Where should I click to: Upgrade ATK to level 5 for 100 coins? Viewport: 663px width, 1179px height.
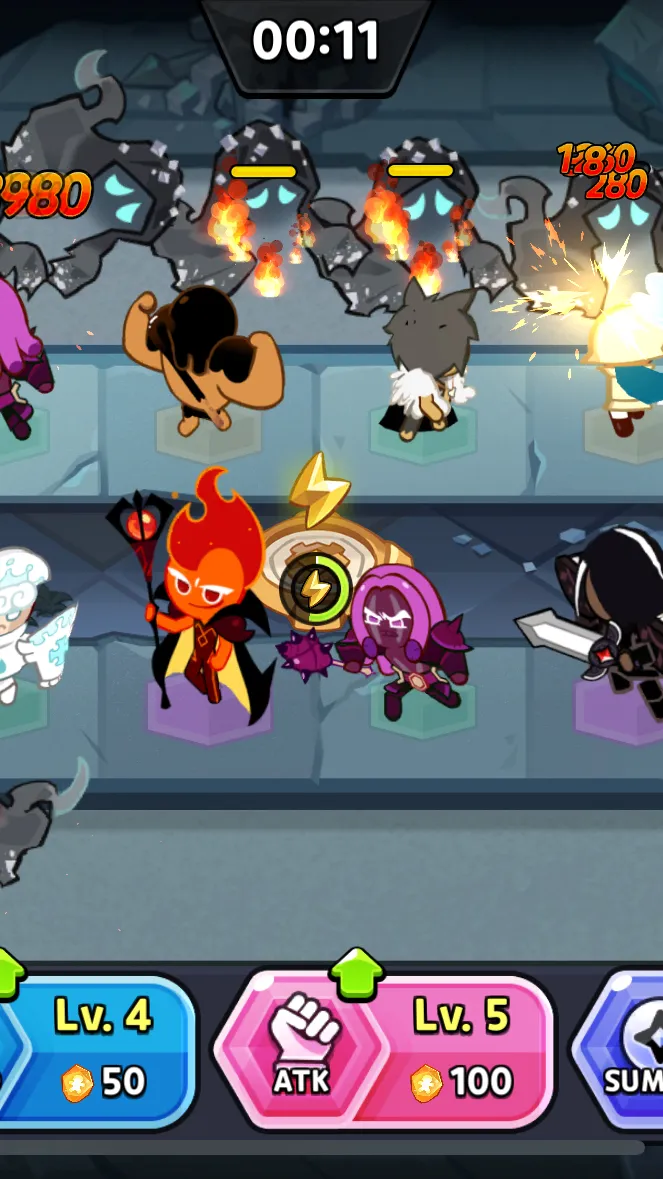(x=385, y=1049)
